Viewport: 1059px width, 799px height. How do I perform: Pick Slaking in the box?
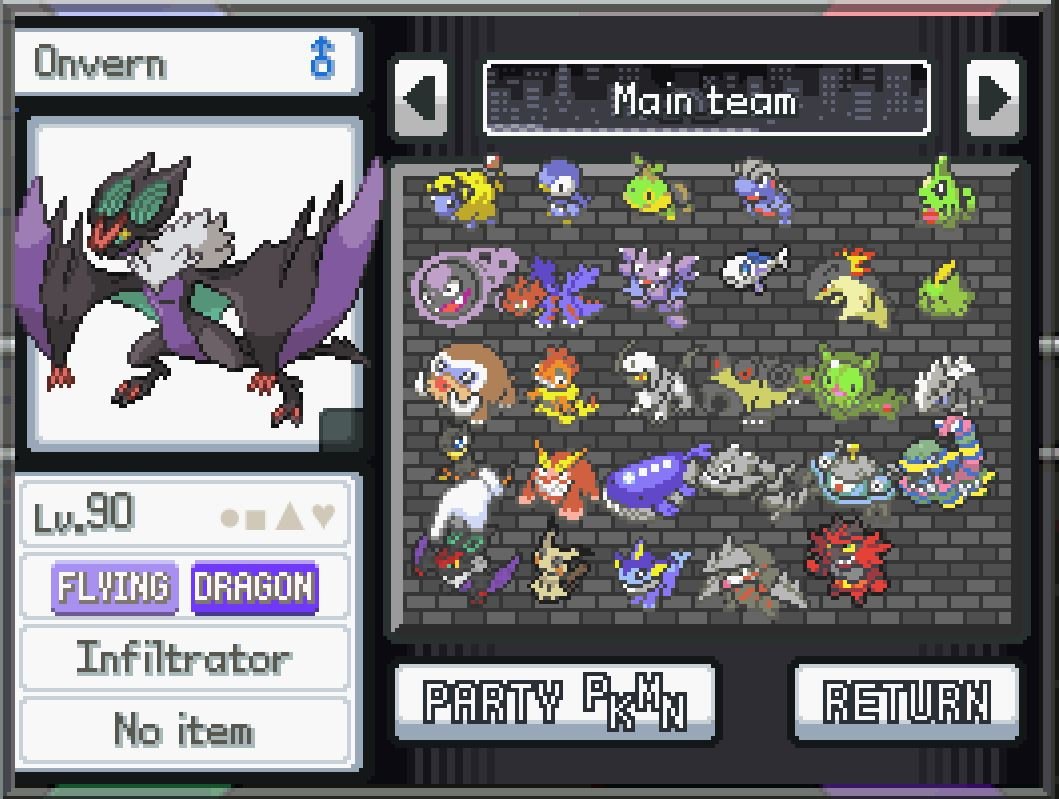tap(462, 383)
